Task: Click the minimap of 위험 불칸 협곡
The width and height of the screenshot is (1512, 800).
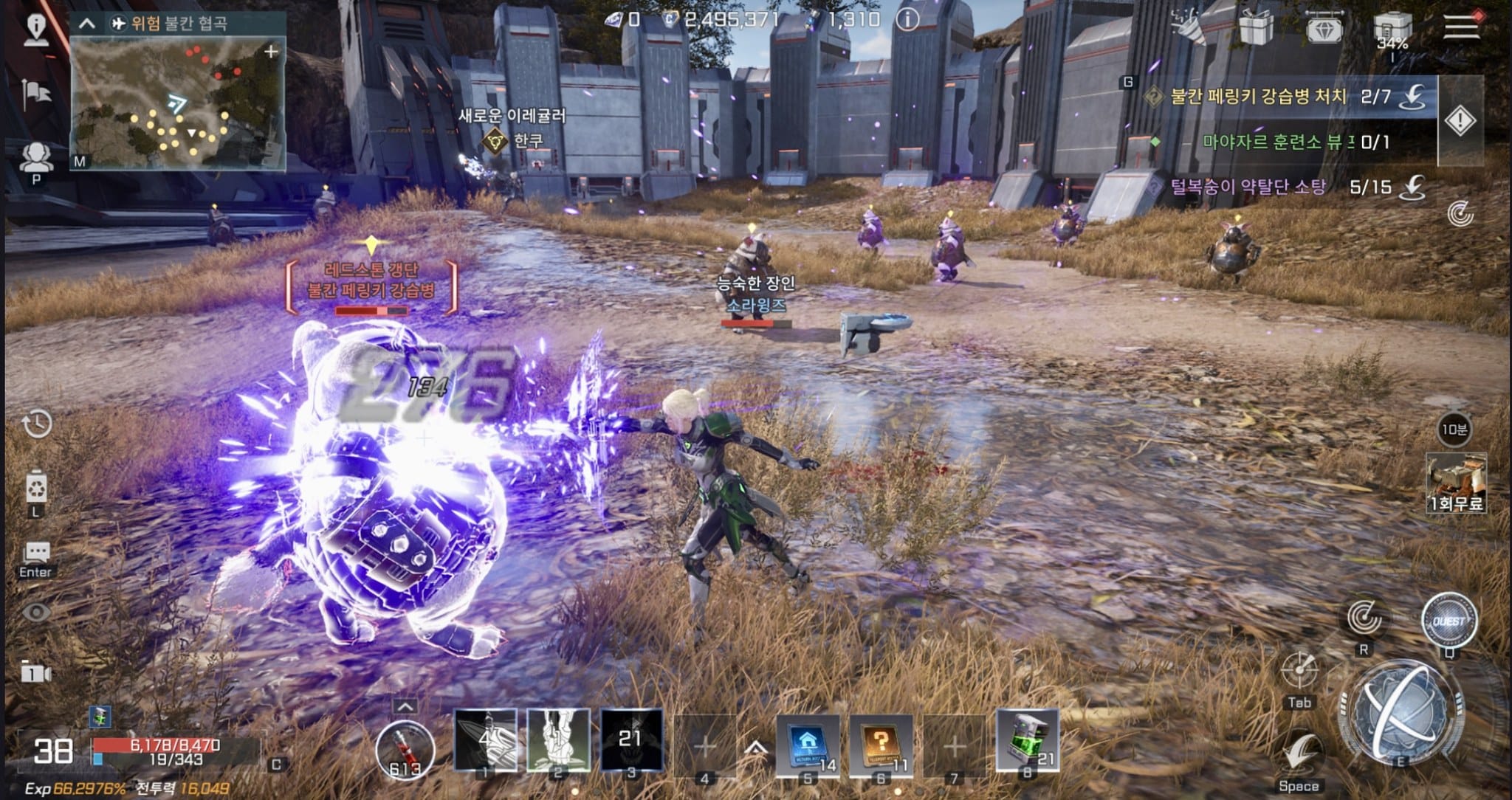Action: 177,103
